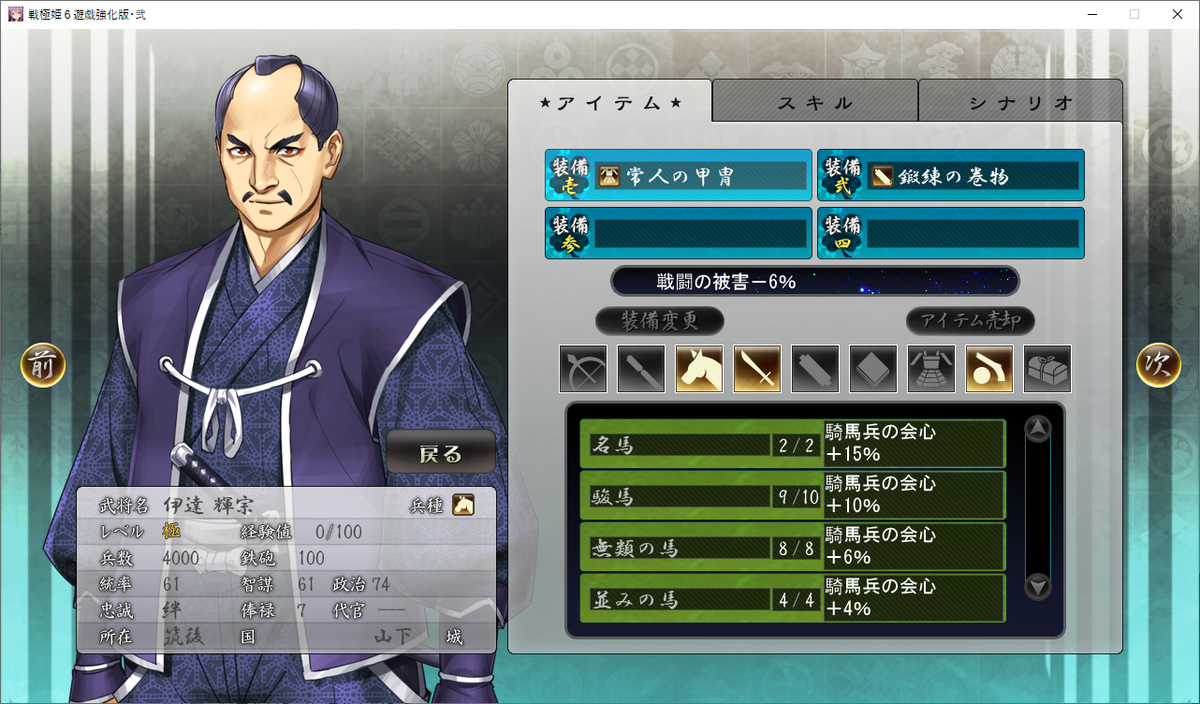
Task: Go to the next general with 次
Action: (1158, 366)
